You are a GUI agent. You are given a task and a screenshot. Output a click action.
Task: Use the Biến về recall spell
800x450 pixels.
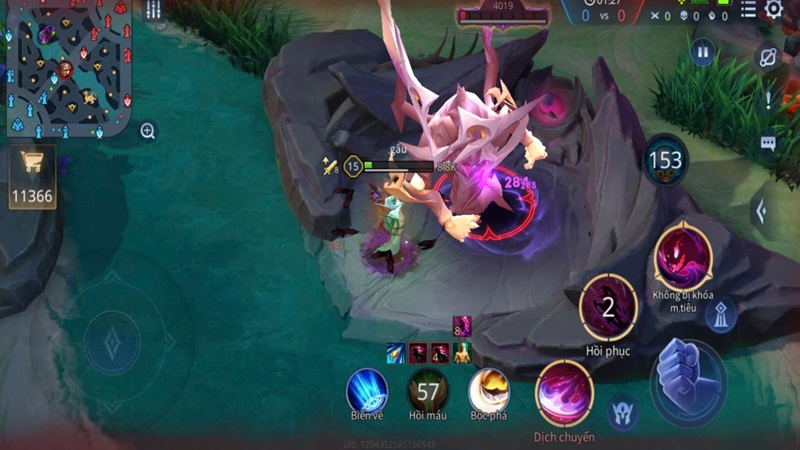[367, 390]
